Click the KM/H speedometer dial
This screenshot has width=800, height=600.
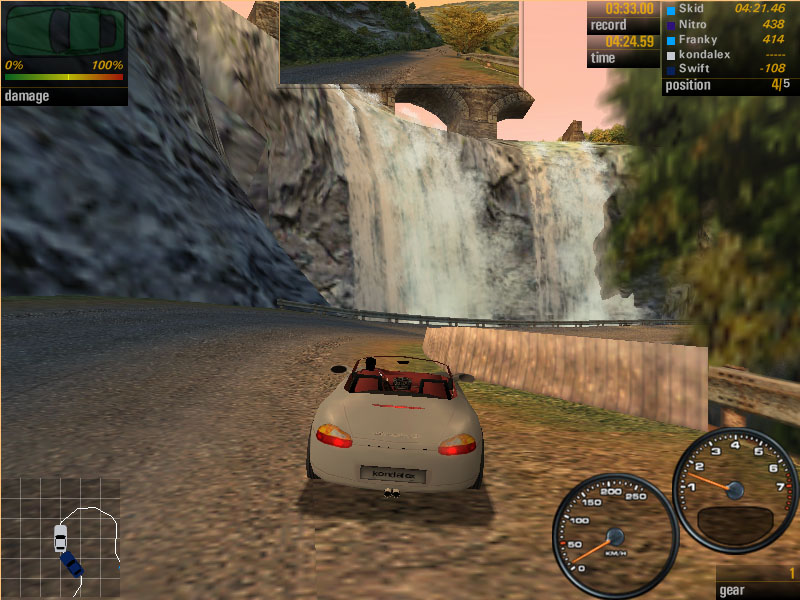point(614,535)
